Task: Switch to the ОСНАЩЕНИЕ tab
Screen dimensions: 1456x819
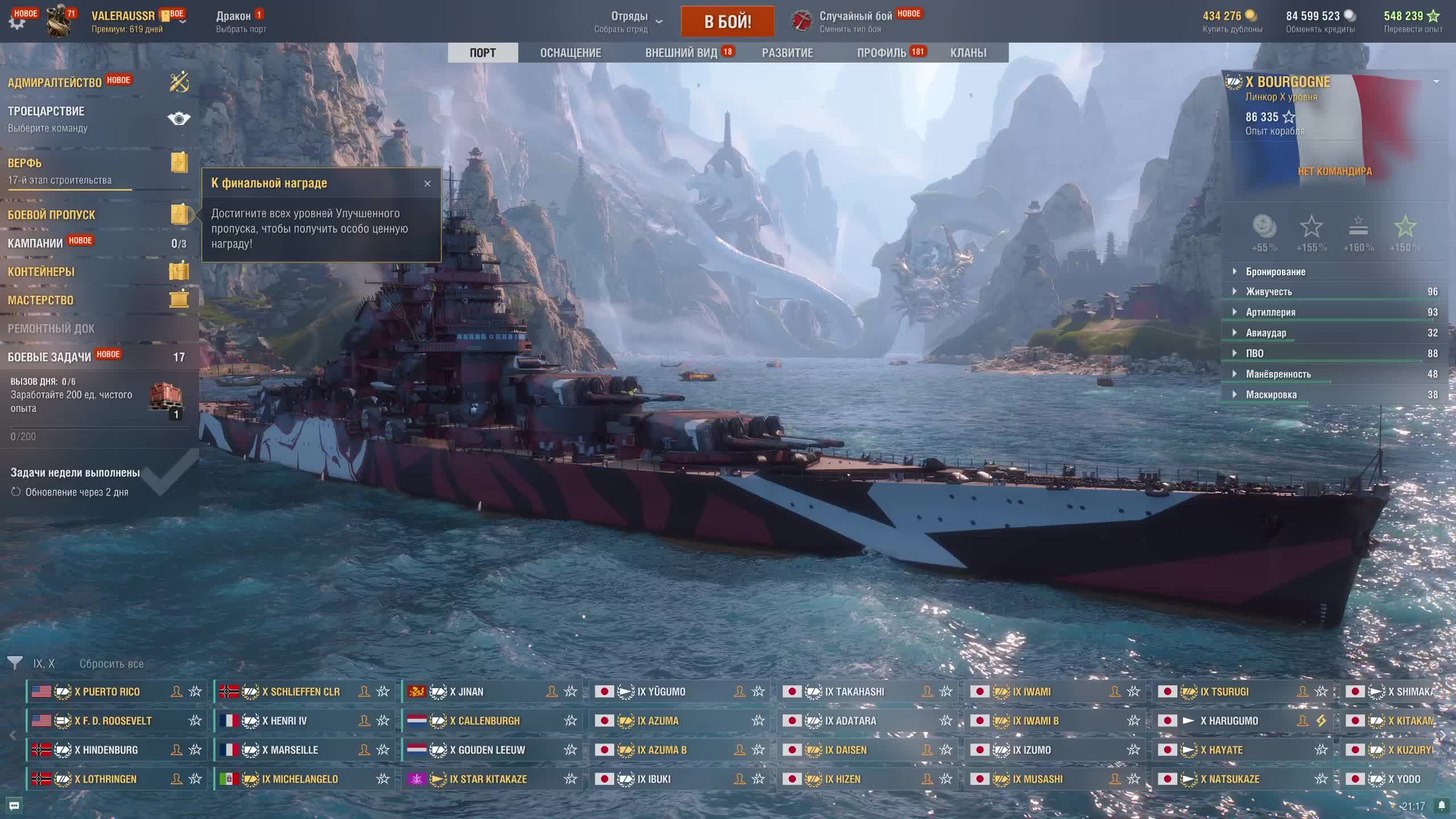Action: tap(570, 53)
